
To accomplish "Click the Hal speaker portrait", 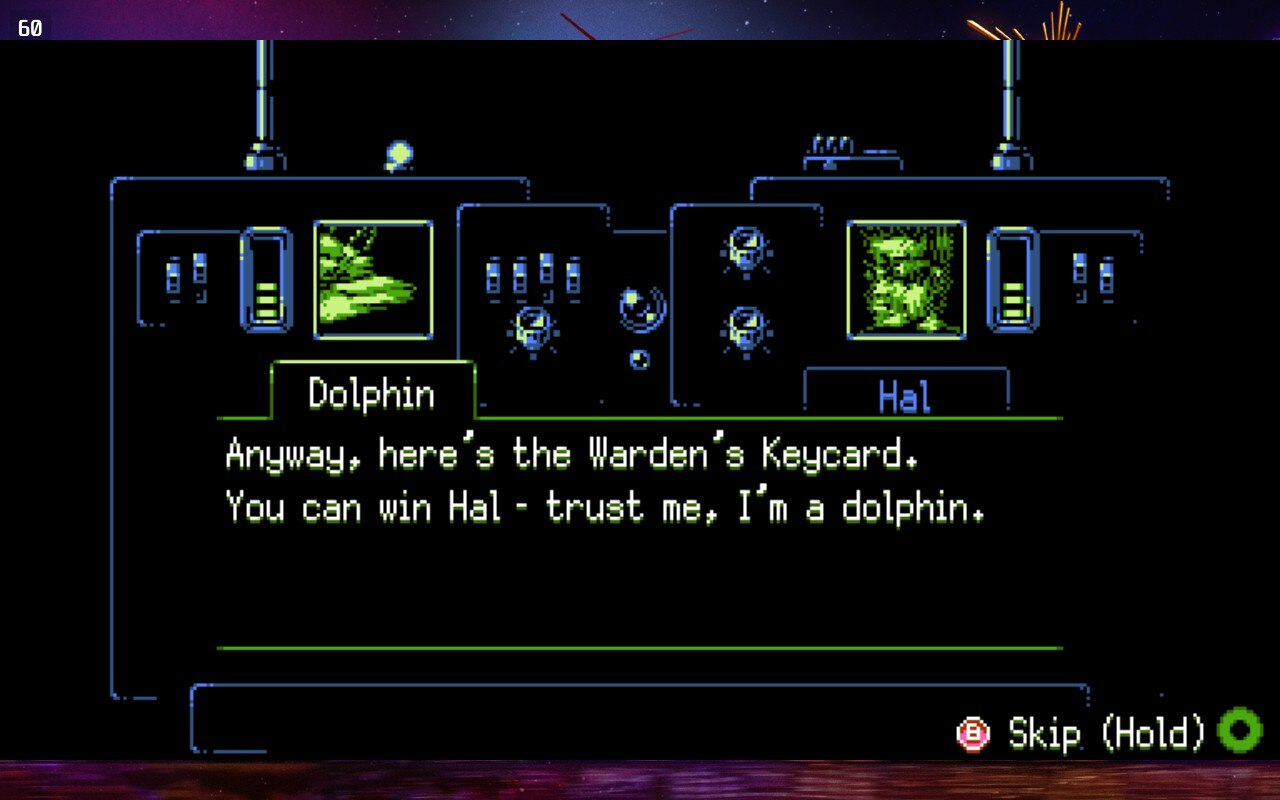I will point(906,280).
